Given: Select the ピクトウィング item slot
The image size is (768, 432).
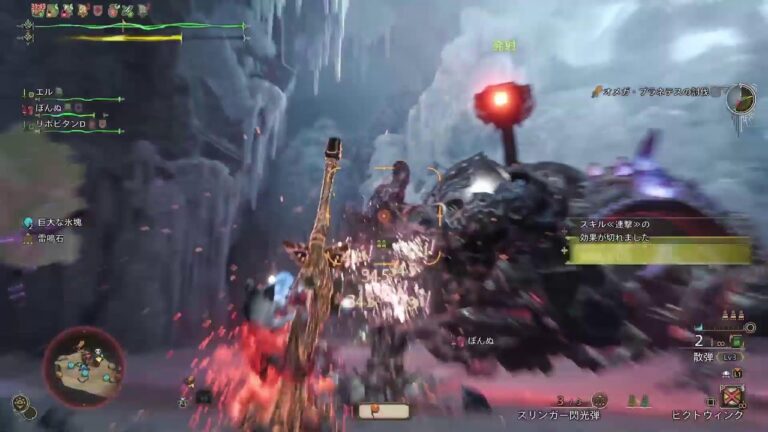Looking at the screenshot, I should click(x=733, y=395).
